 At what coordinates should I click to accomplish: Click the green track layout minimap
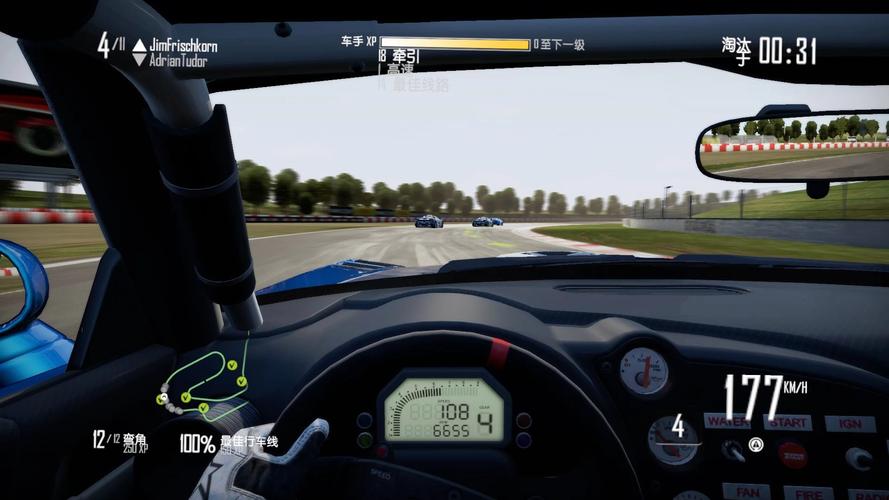pos(205,384)
